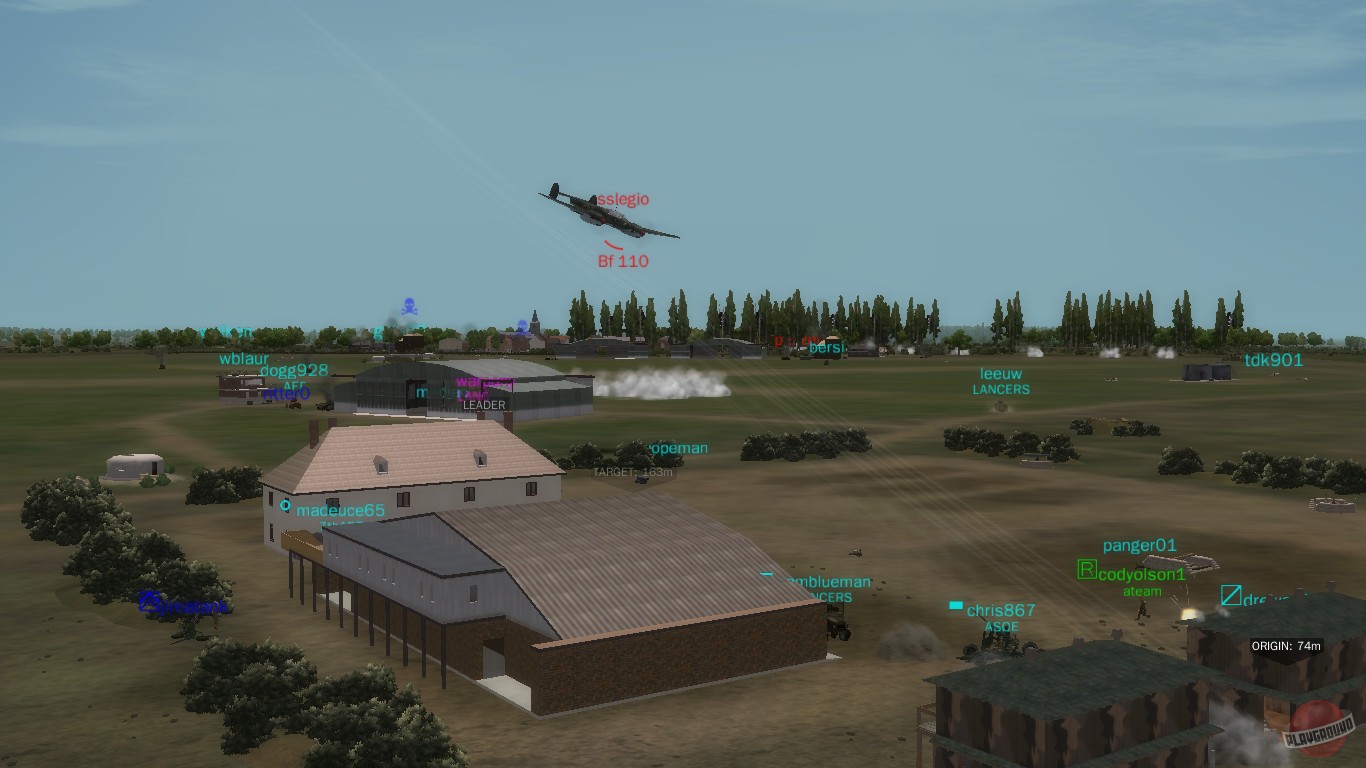Click the blue ritter0 name tag

click(286, 392)
